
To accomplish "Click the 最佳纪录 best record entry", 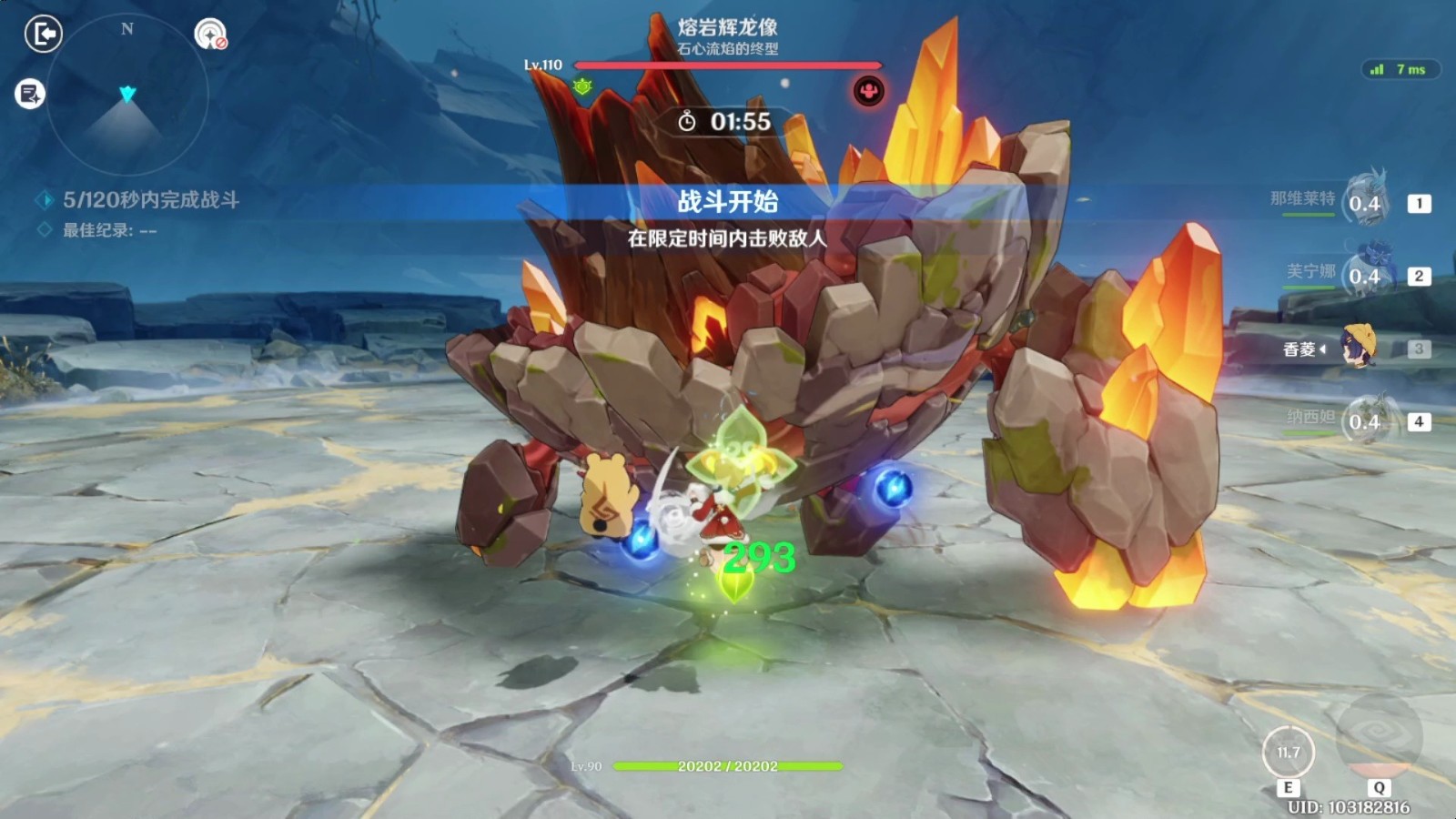I will pos(107,230).
